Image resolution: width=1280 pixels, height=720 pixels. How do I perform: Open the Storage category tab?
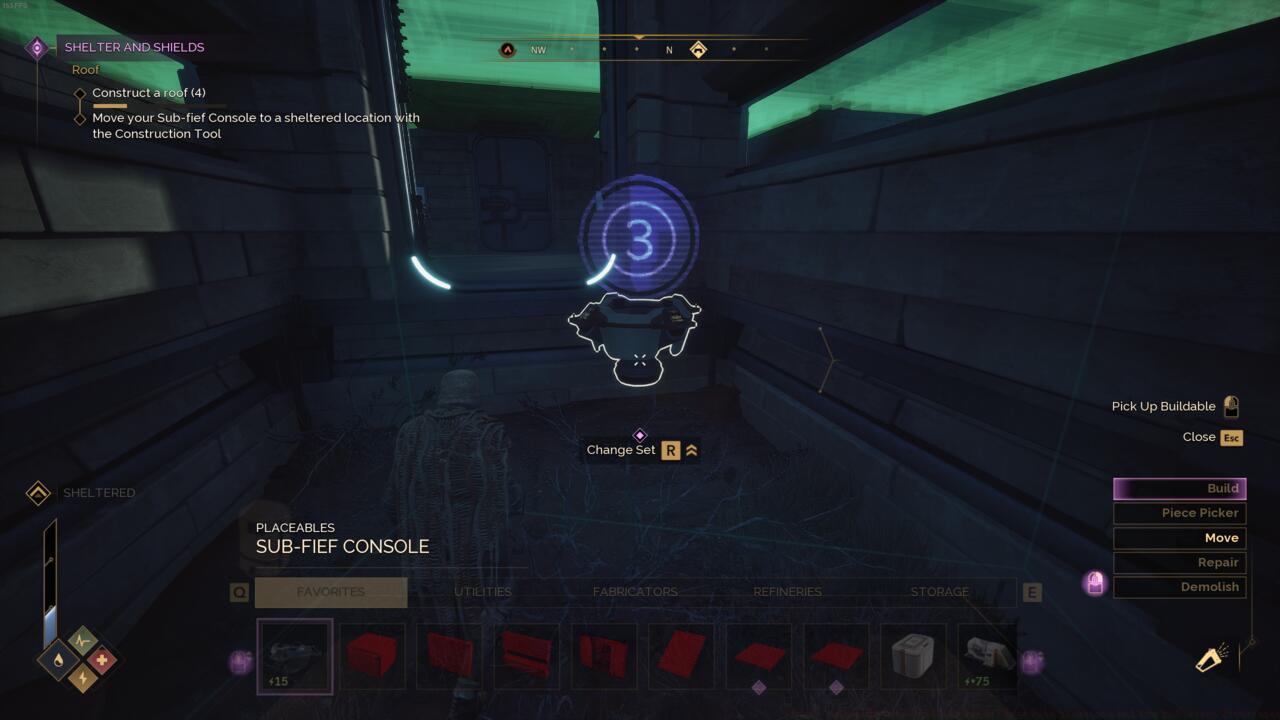point(939,592)
